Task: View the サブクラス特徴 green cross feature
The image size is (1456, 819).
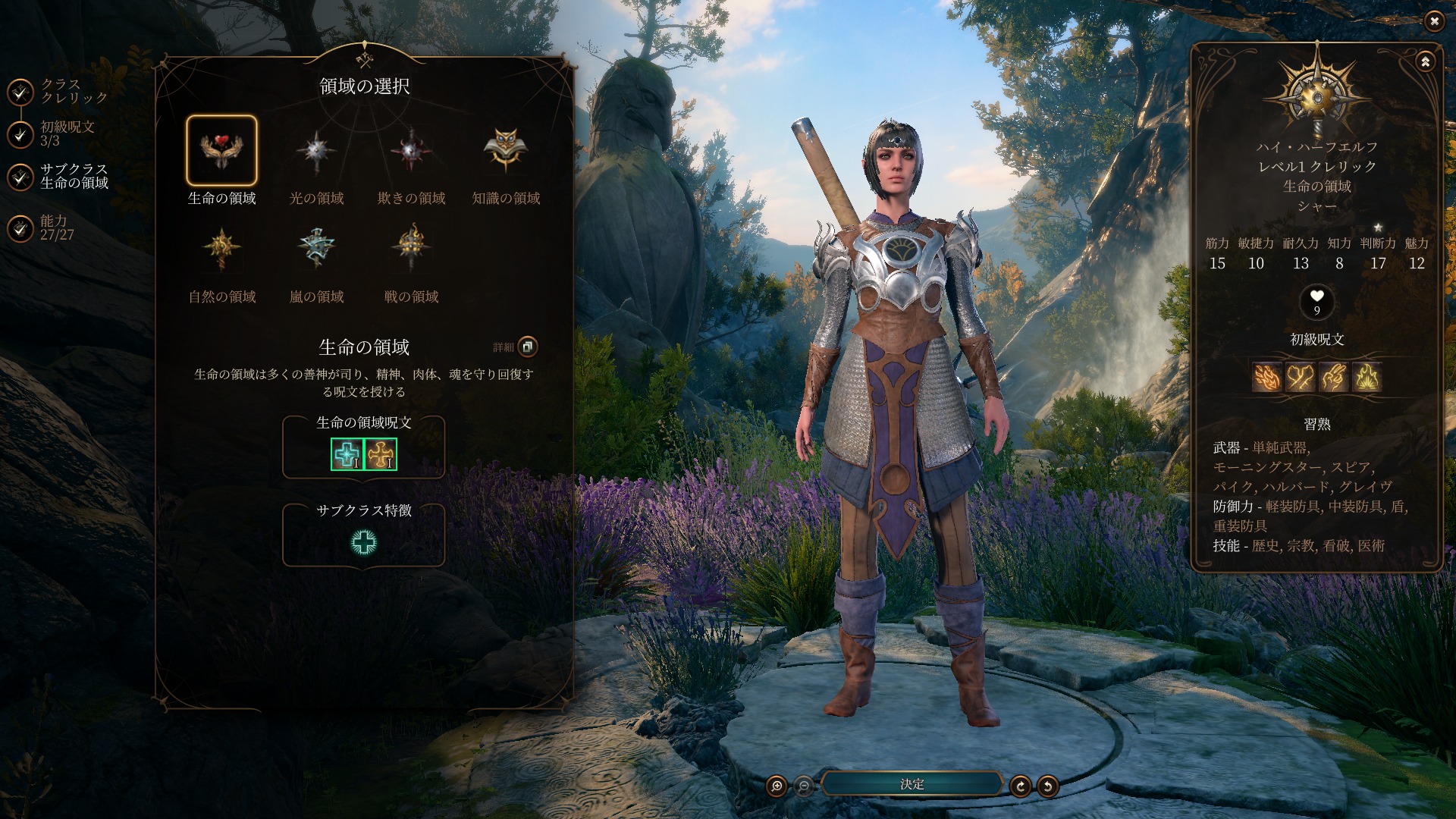Action: (364, 542)
